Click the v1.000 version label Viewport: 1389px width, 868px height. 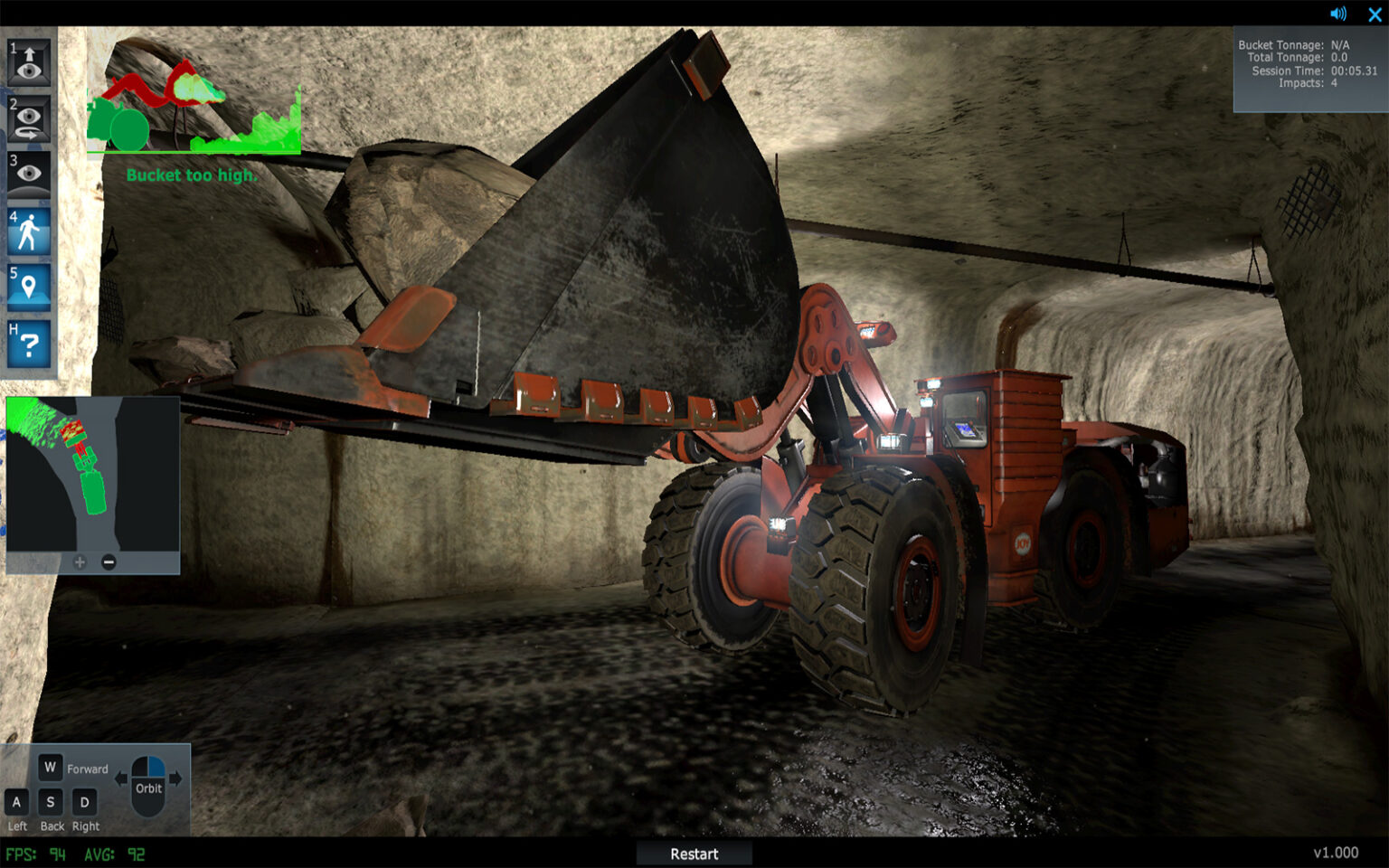(1335, 852)
